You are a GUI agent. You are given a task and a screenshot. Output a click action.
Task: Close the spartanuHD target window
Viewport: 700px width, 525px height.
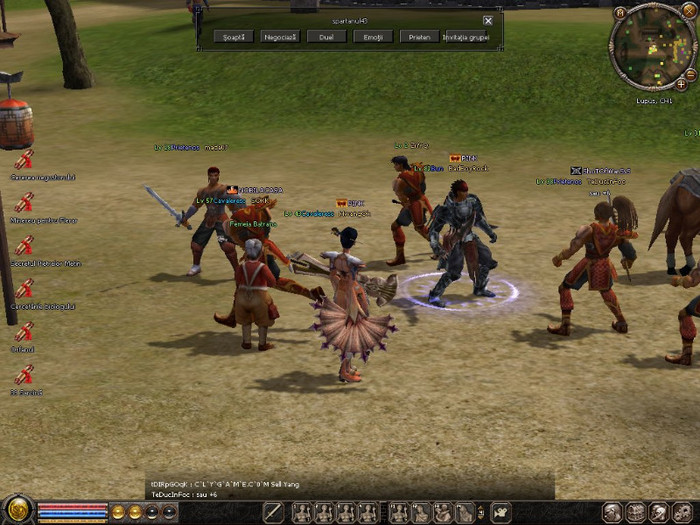[488, 20]
